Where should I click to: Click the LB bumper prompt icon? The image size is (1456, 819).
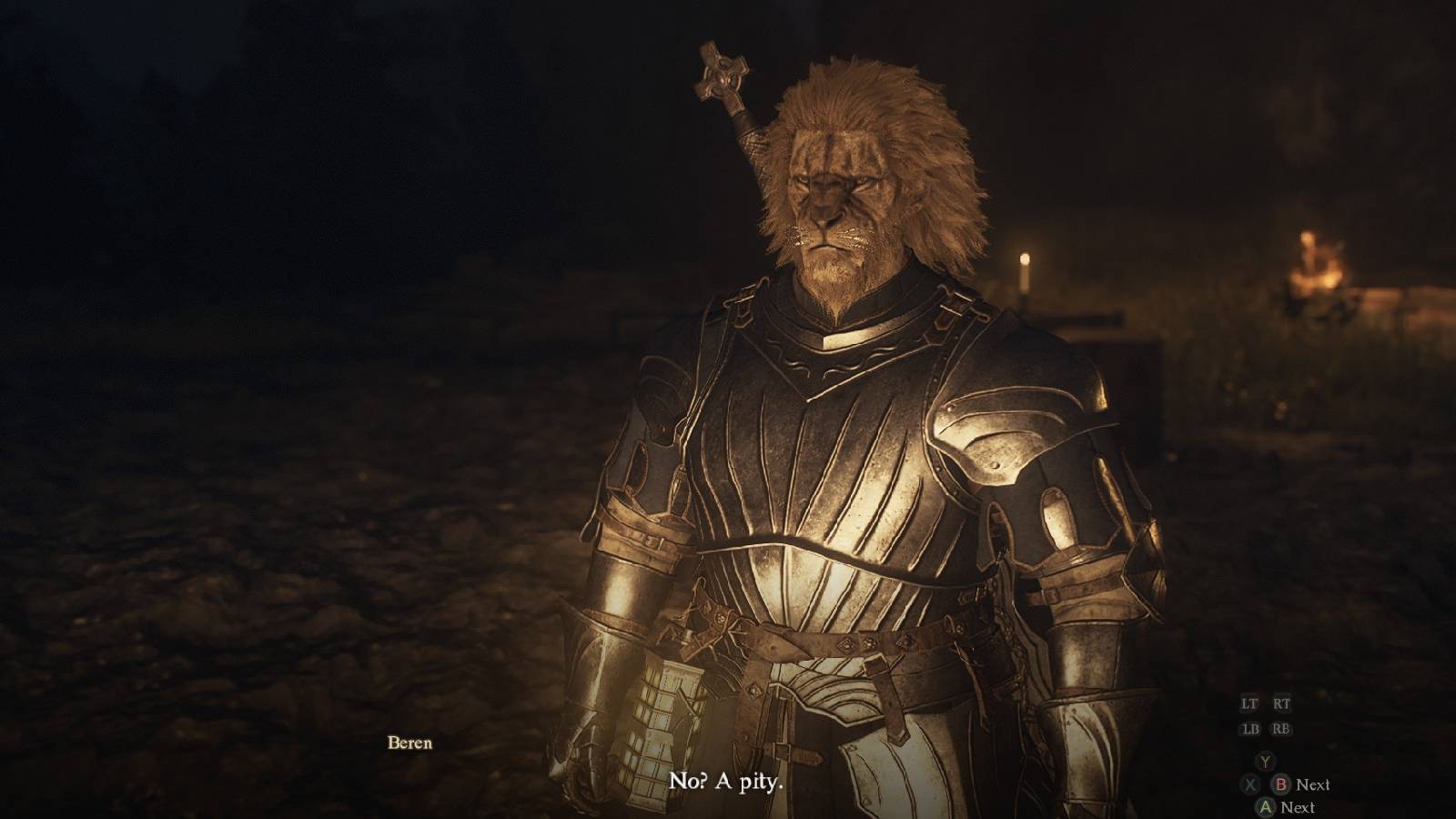tap(1252, 729)
